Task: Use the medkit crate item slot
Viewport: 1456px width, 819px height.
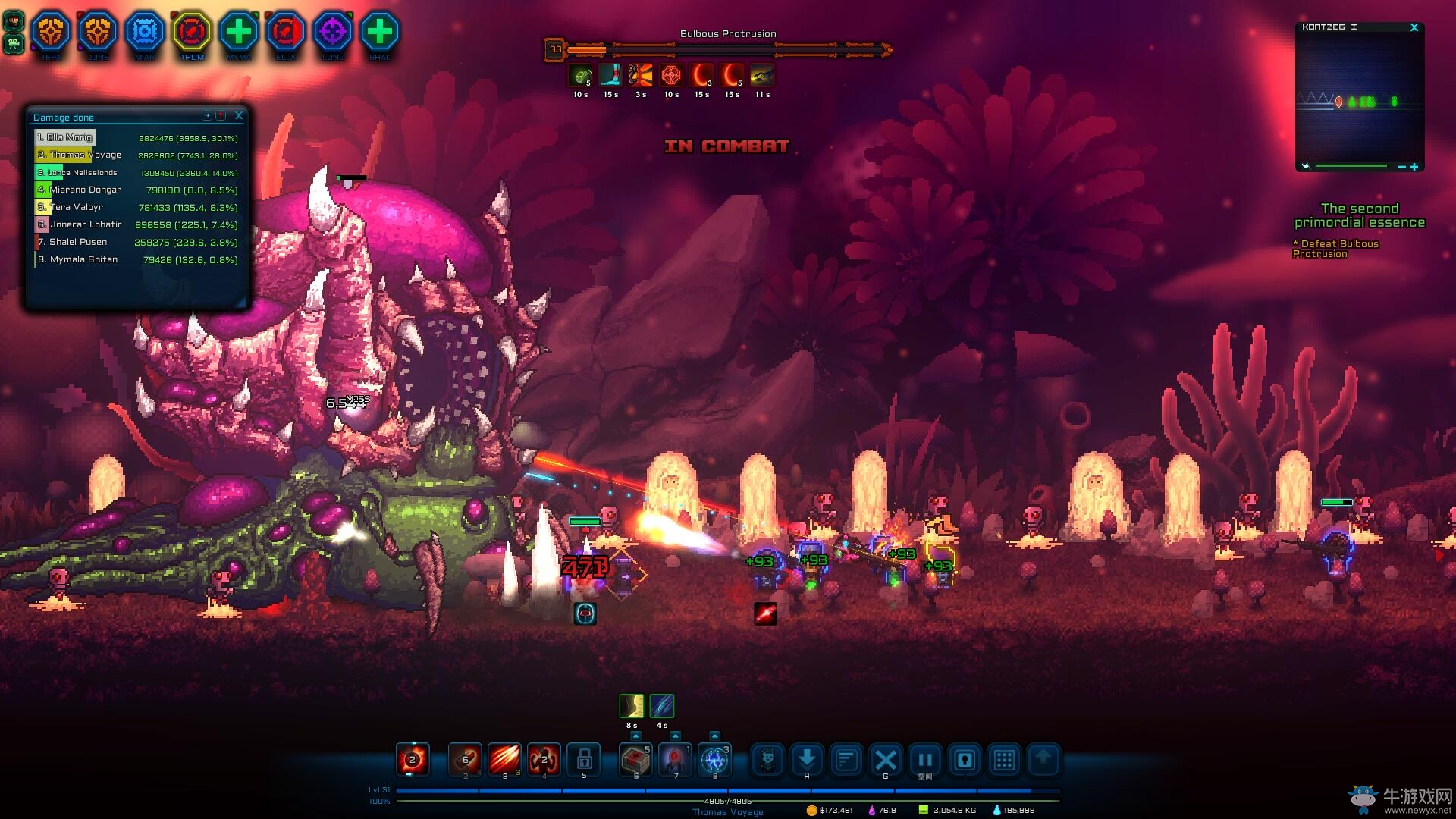Action: 635,759
